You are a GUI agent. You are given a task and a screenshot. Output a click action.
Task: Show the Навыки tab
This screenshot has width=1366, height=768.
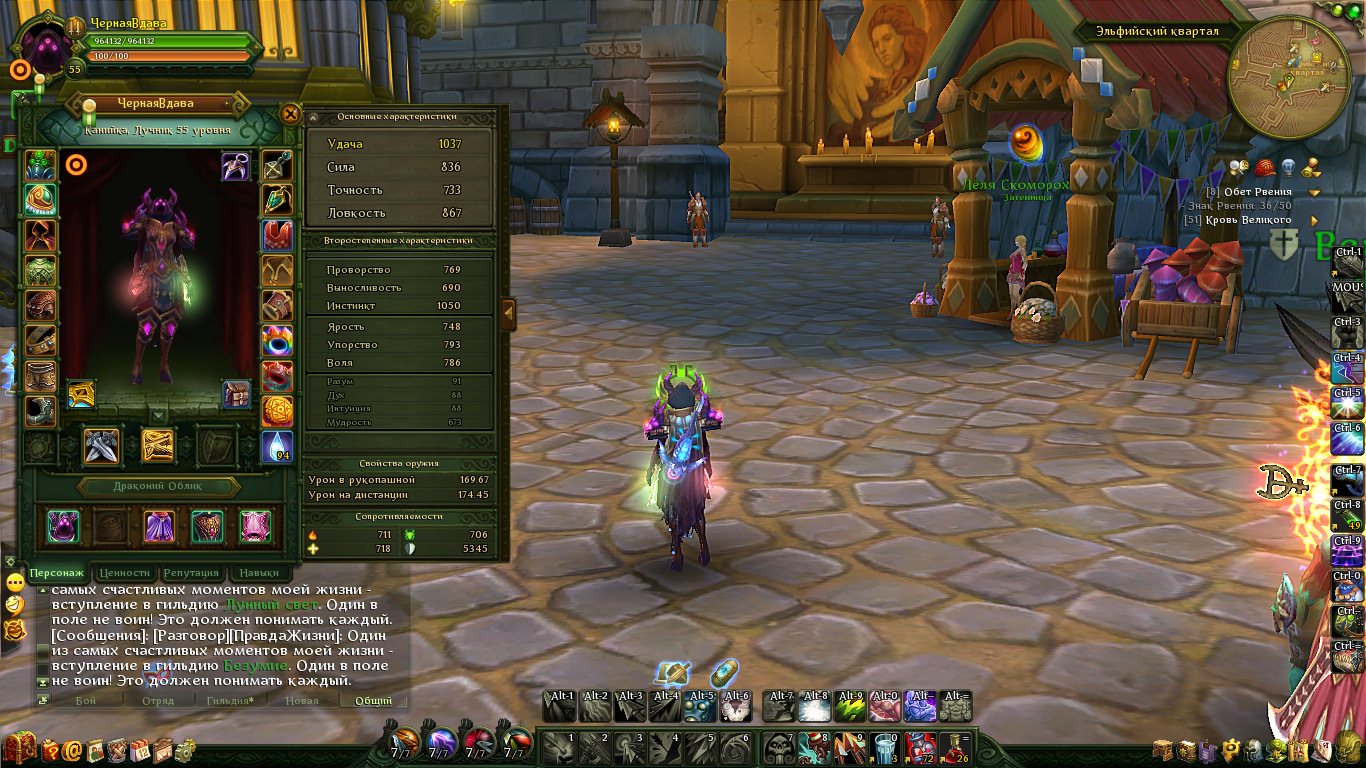pos(259,573)
